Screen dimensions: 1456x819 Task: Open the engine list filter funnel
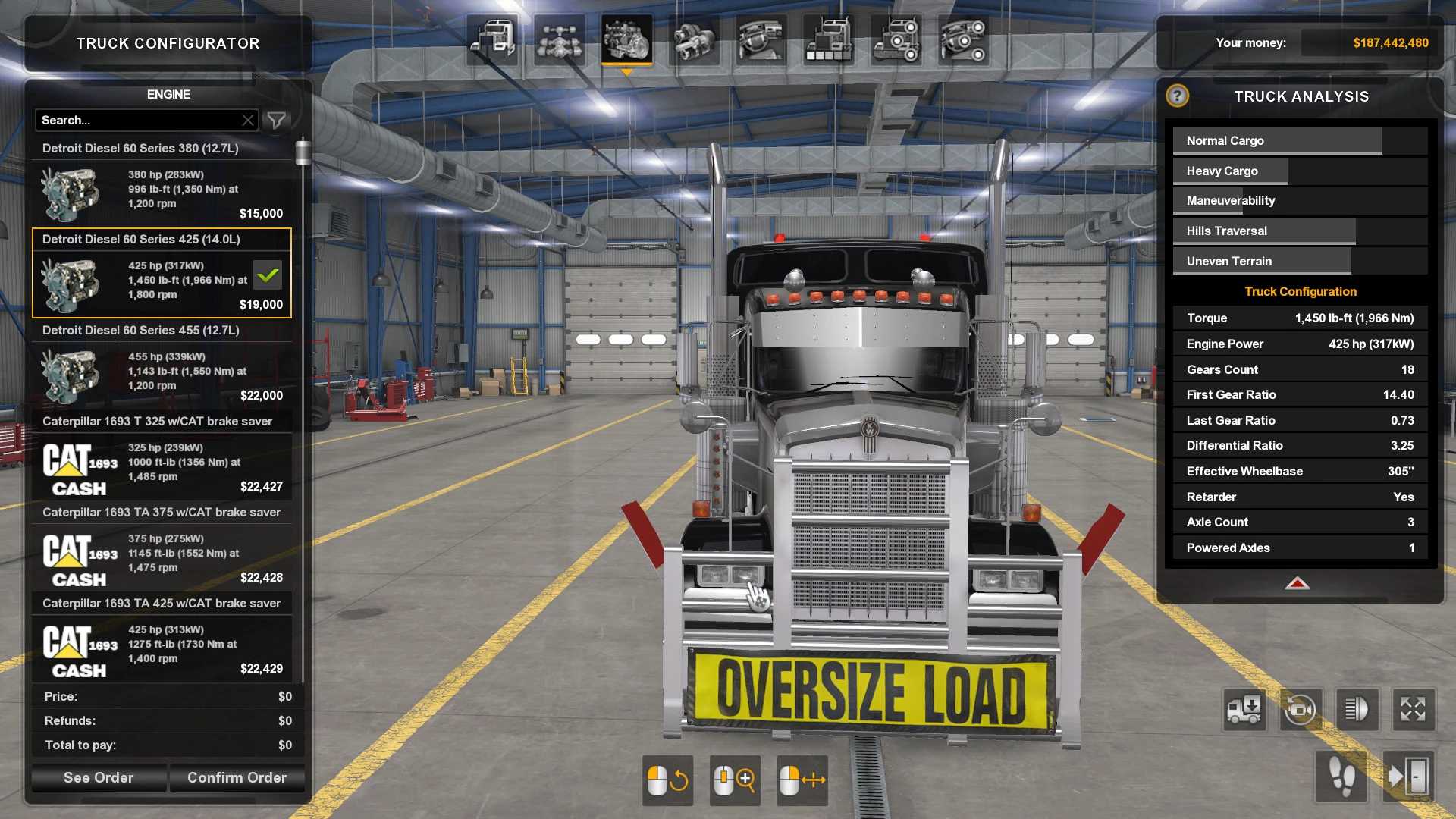277,120
